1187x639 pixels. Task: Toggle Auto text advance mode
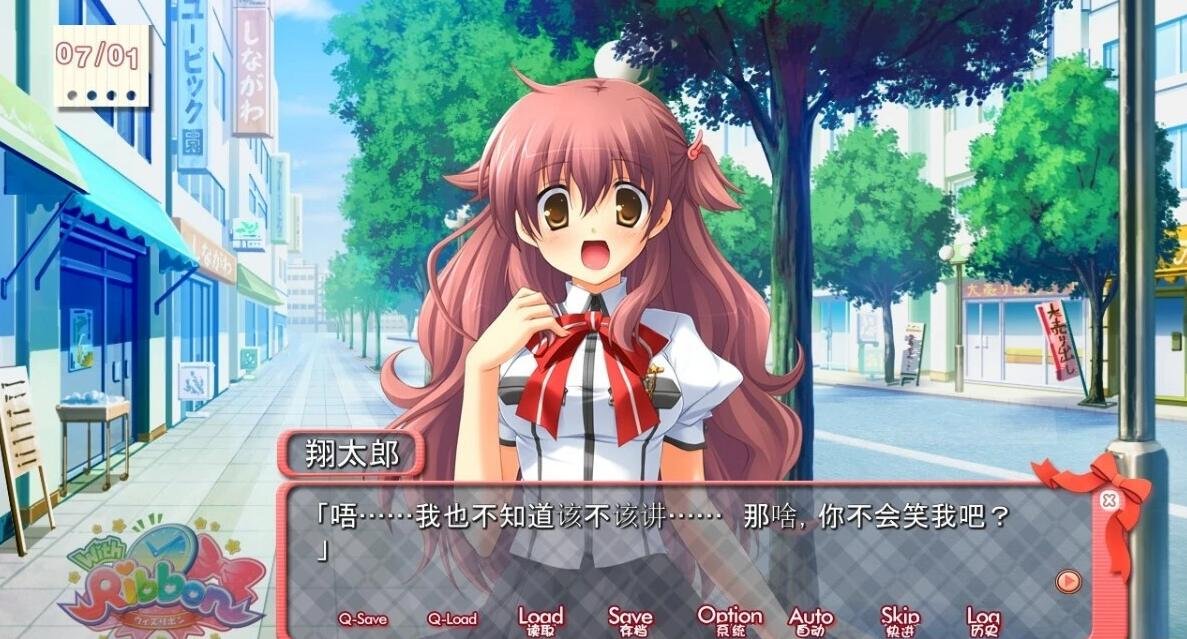pyautogui.click(x=810, y=620)
